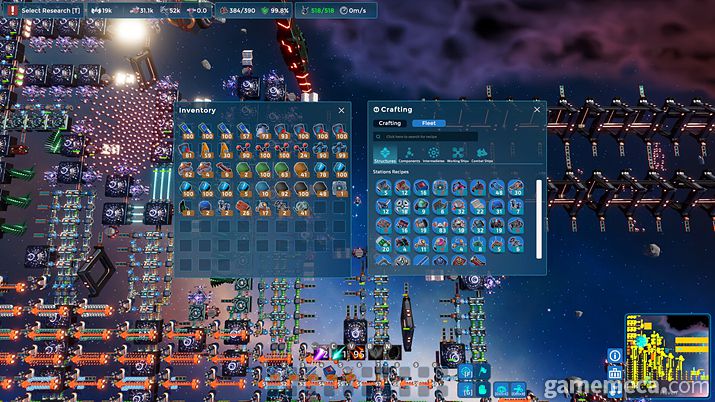Click the flag icon button
This screenshot has width=715, height=402.
click(482, 372)
